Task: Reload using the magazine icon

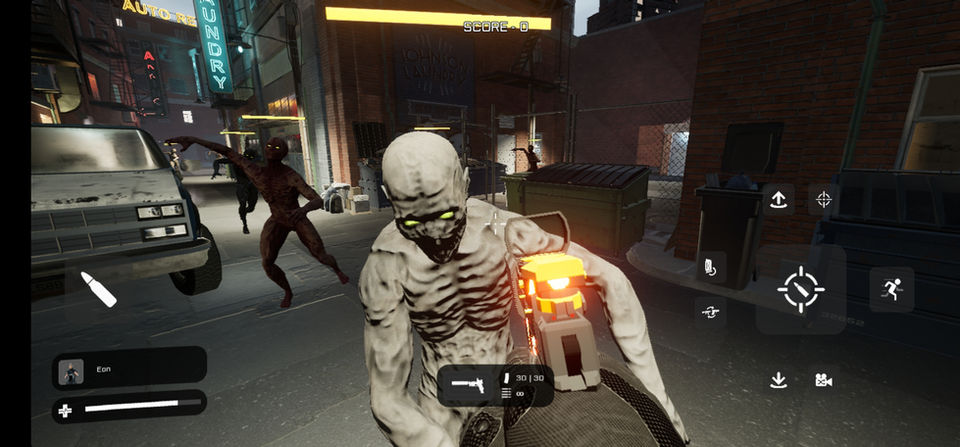Action: click(708, 267)
